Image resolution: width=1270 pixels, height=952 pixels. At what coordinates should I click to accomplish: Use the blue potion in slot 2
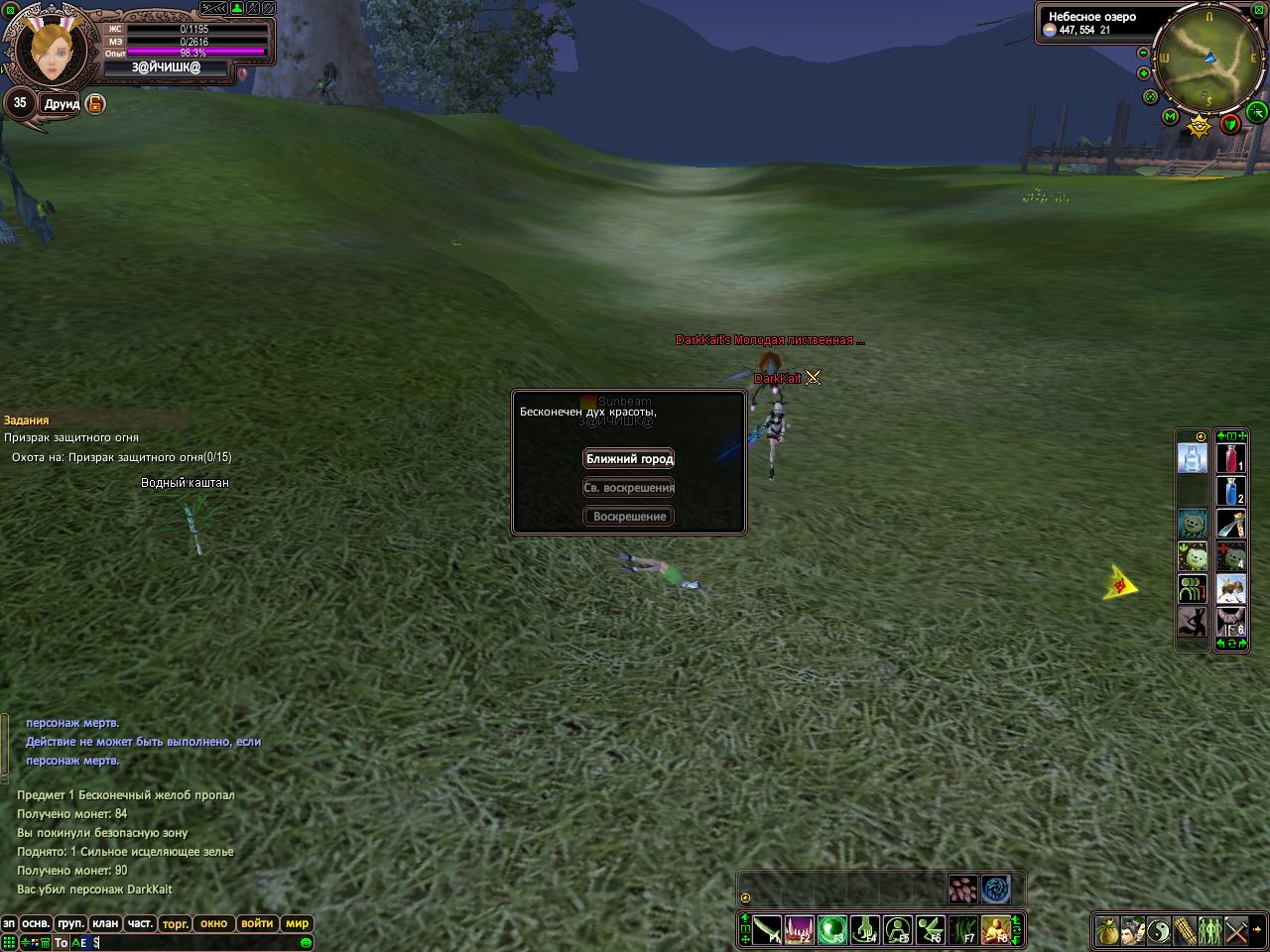click(1231, 492)
